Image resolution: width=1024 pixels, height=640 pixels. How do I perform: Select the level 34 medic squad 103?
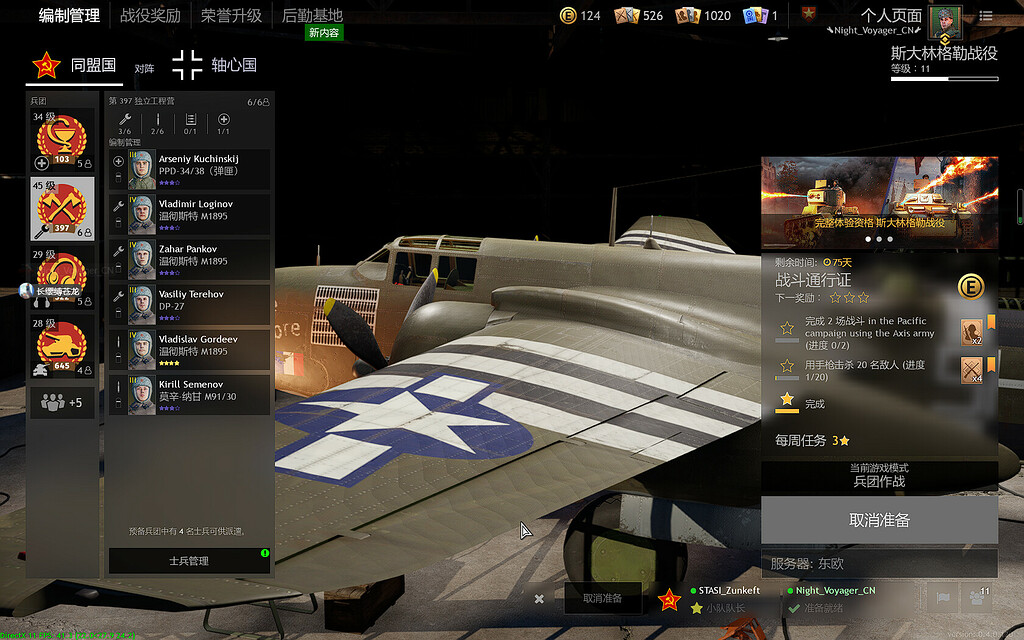(x=62, y=141)
